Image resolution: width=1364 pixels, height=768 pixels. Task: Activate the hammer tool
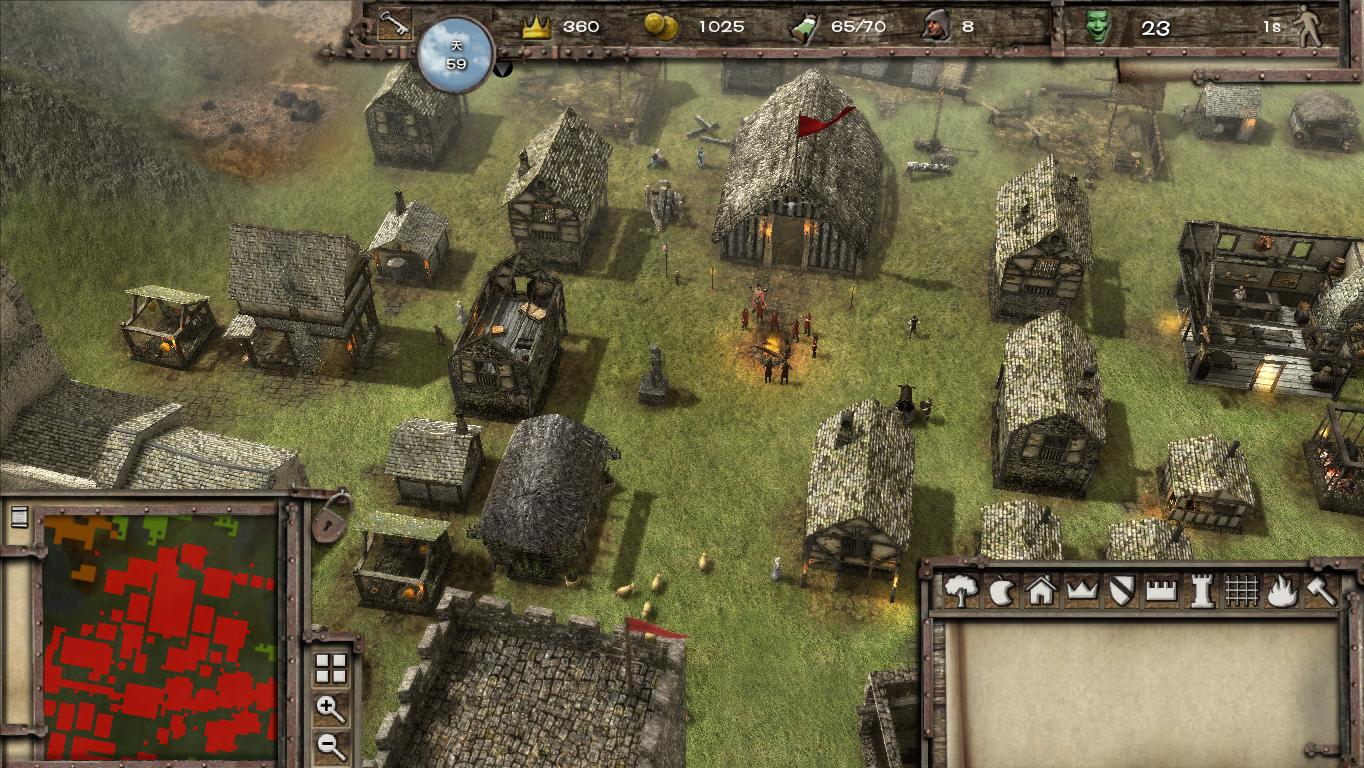pos(1320,591)
